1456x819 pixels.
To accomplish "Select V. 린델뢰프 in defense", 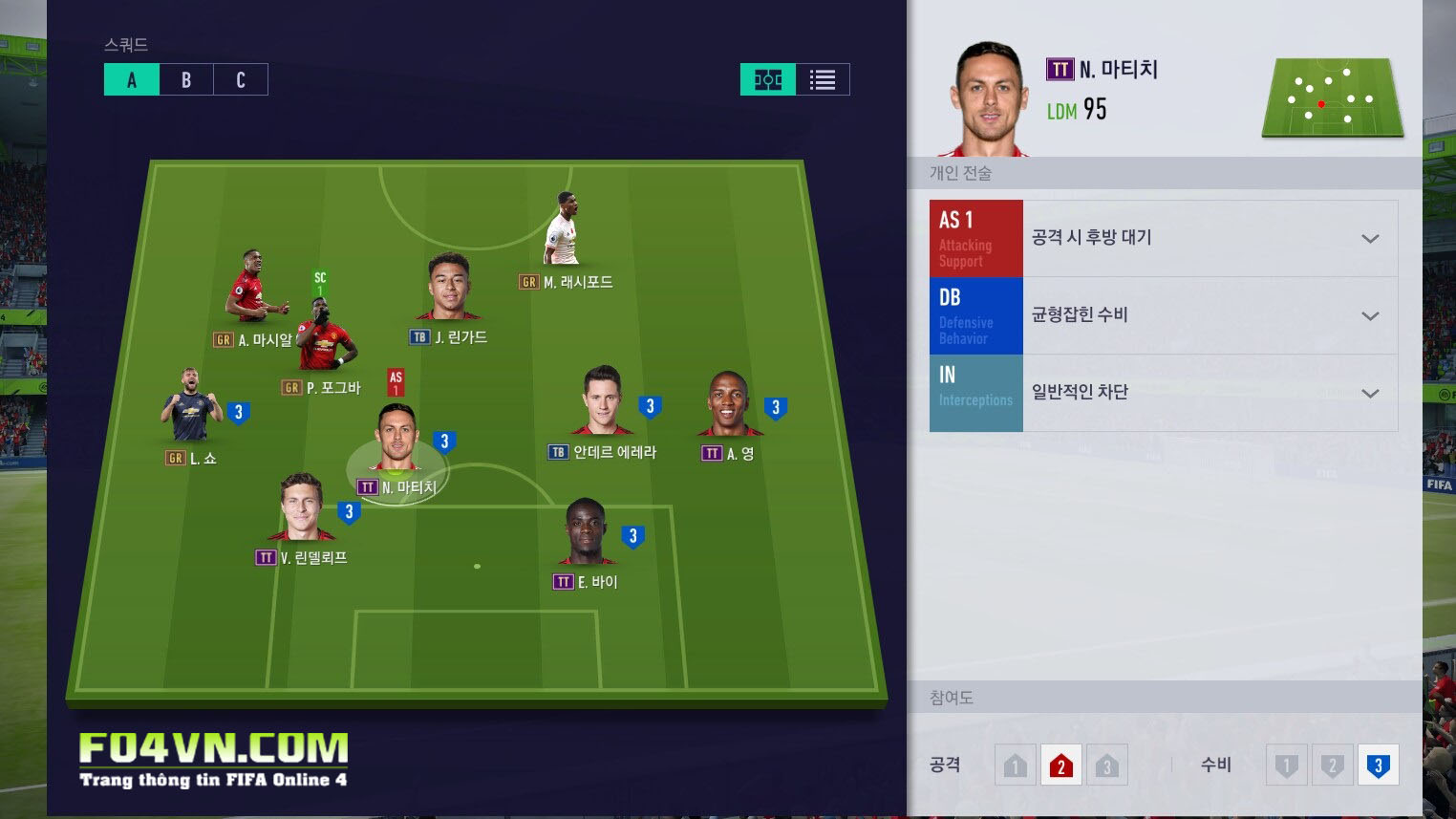I will point(302,508).
